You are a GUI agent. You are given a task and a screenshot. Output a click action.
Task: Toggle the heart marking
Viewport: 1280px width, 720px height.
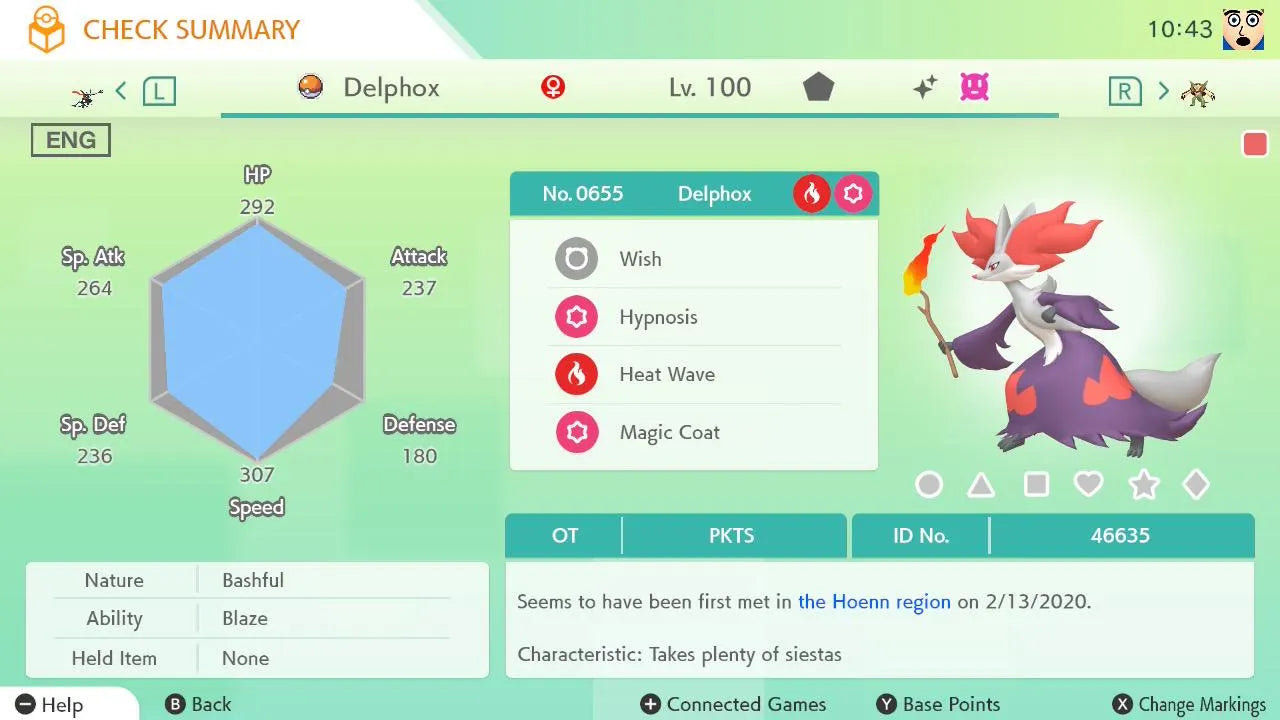tap(1088, 485)
